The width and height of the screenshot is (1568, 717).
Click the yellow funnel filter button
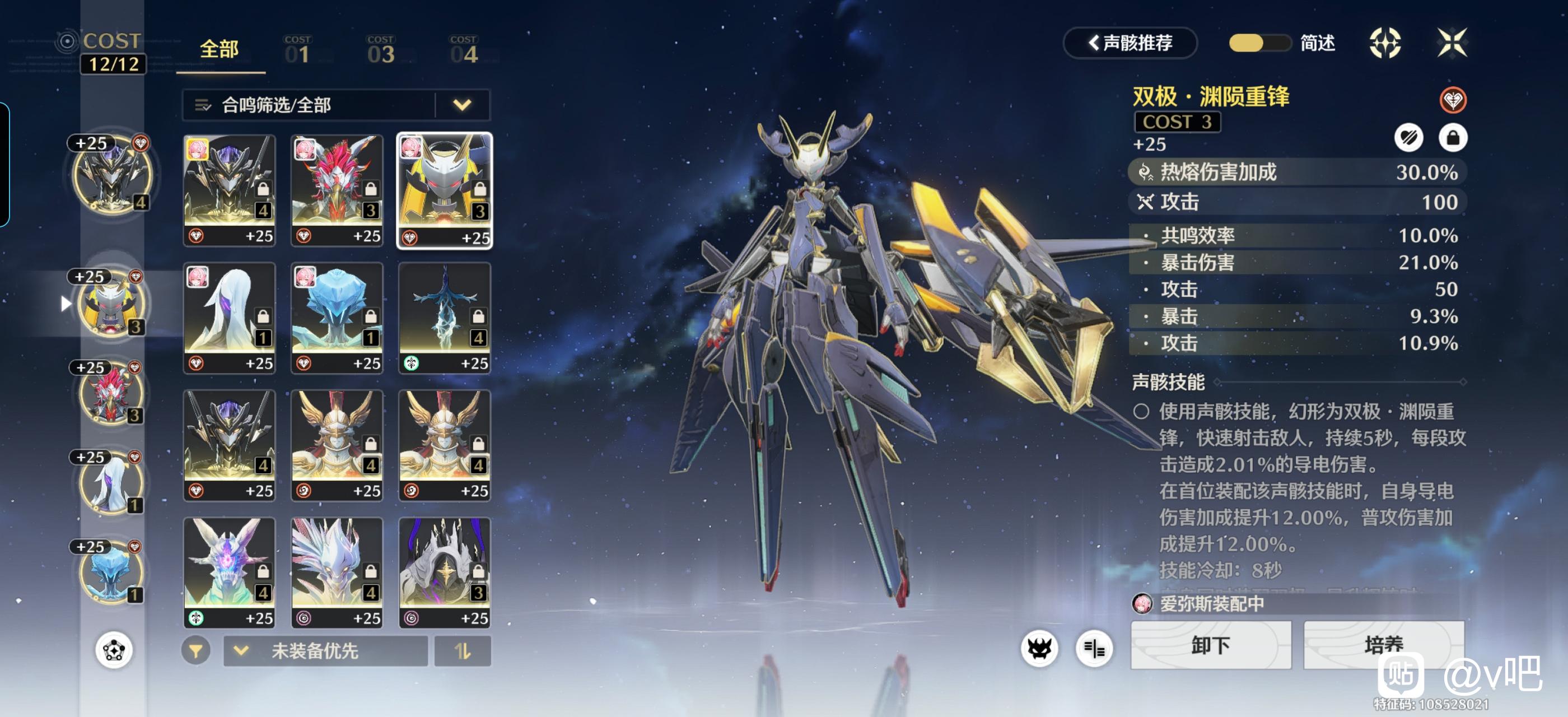pos(195,651)
